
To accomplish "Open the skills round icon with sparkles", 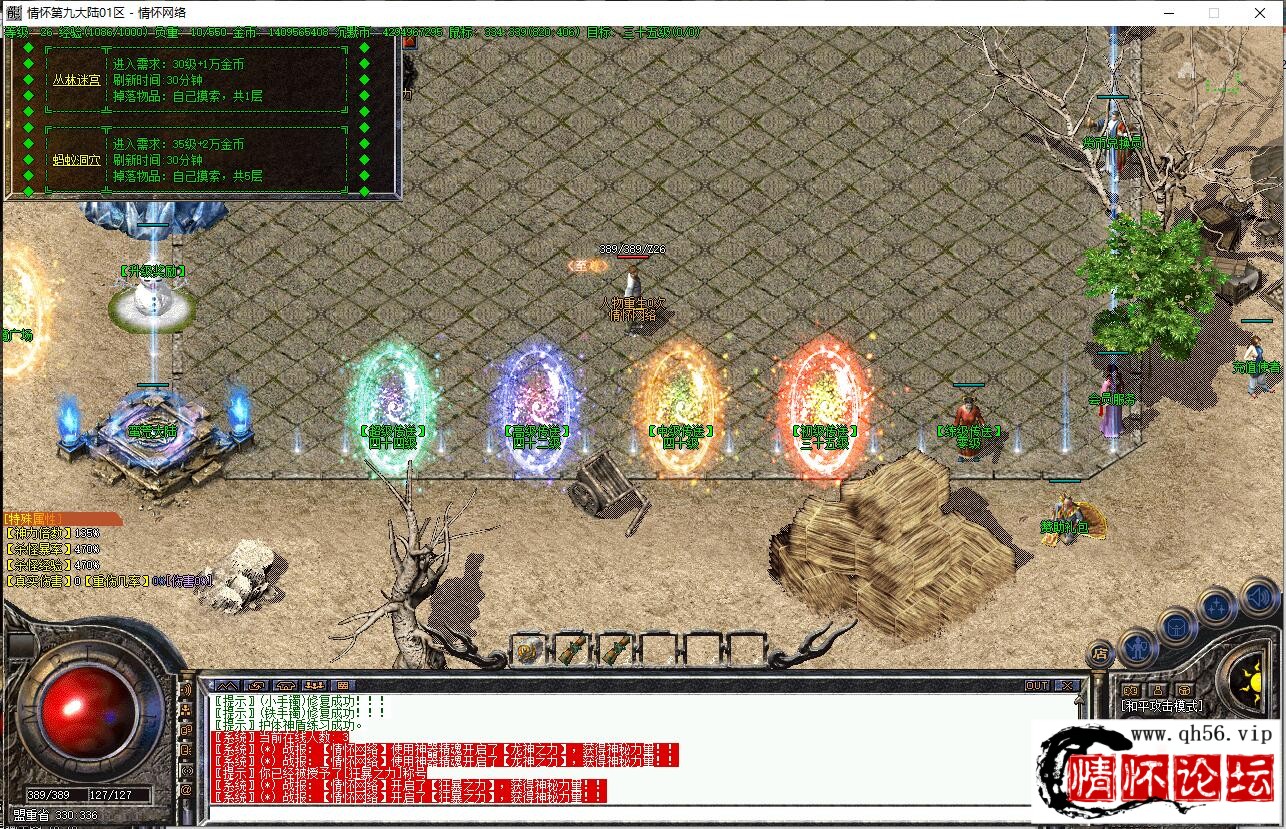I will coord(1217,606).
